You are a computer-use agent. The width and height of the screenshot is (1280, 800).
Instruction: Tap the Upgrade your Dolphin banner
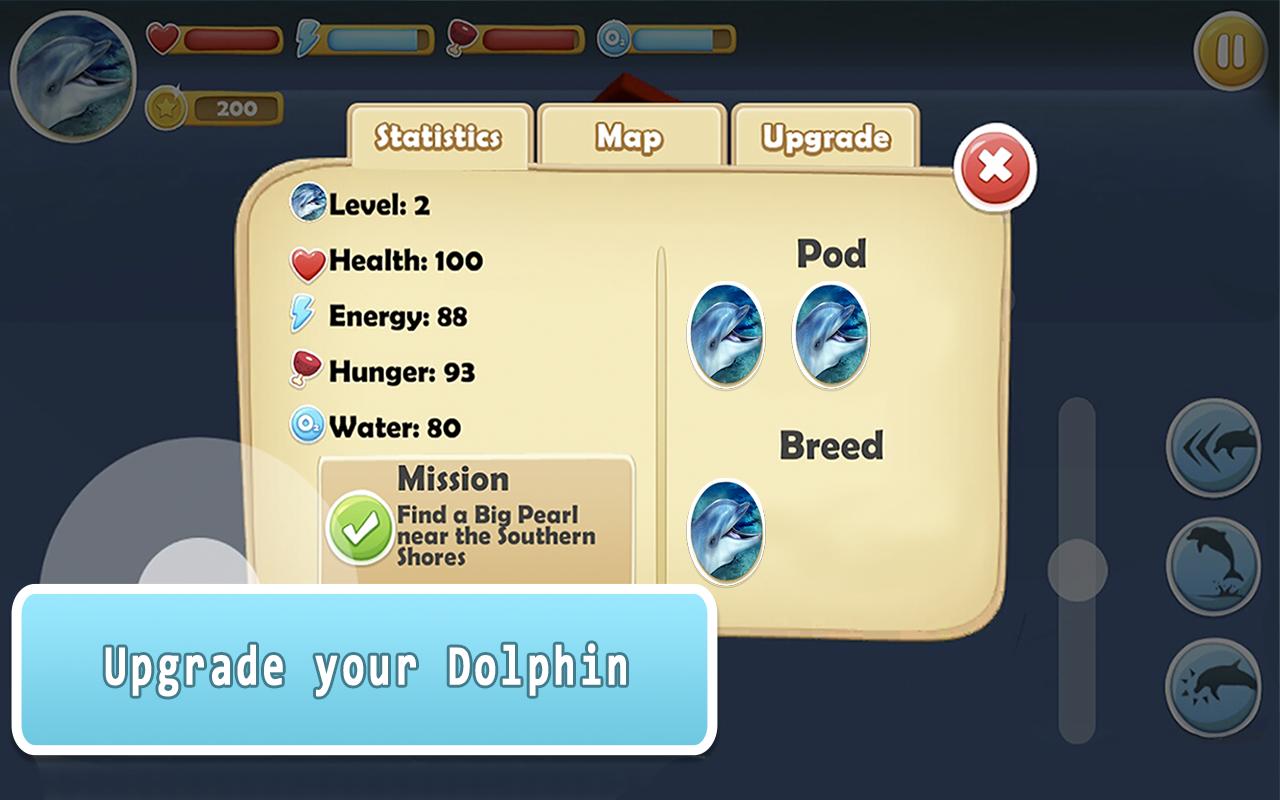[x=365, y=668]
